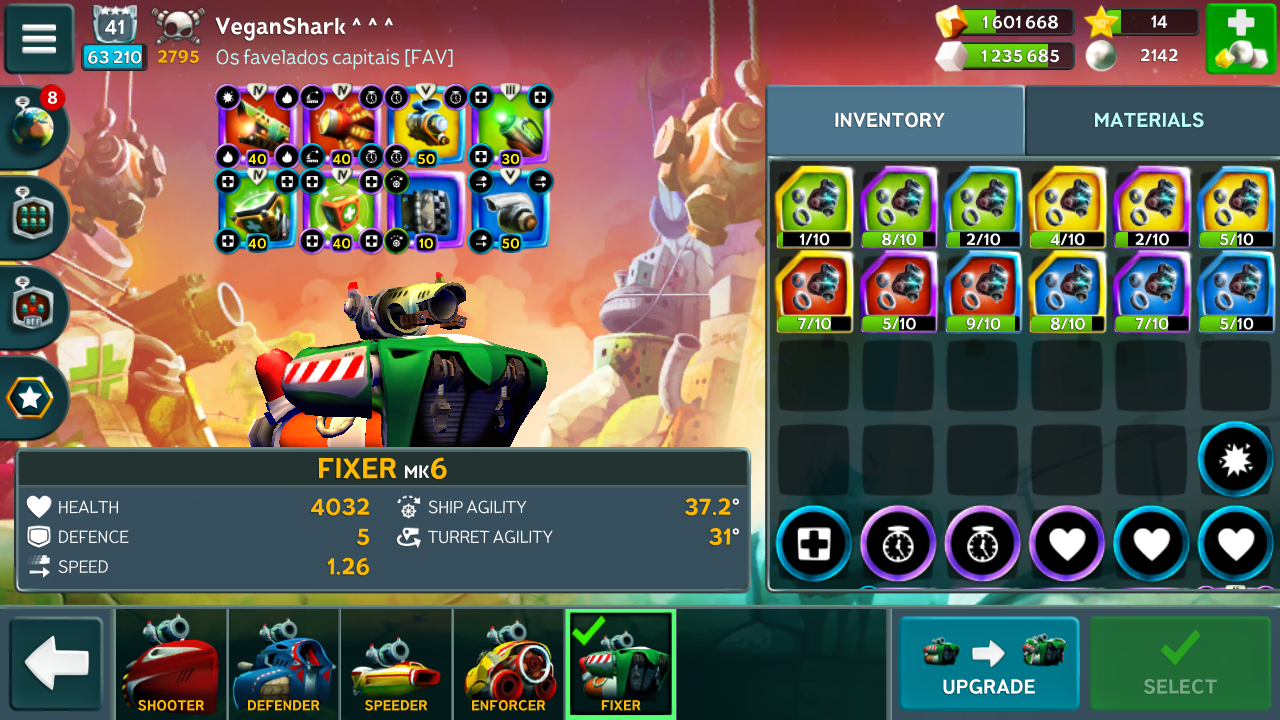Open the hamburger main menu
1280x720 pixels.
point(39,39)
